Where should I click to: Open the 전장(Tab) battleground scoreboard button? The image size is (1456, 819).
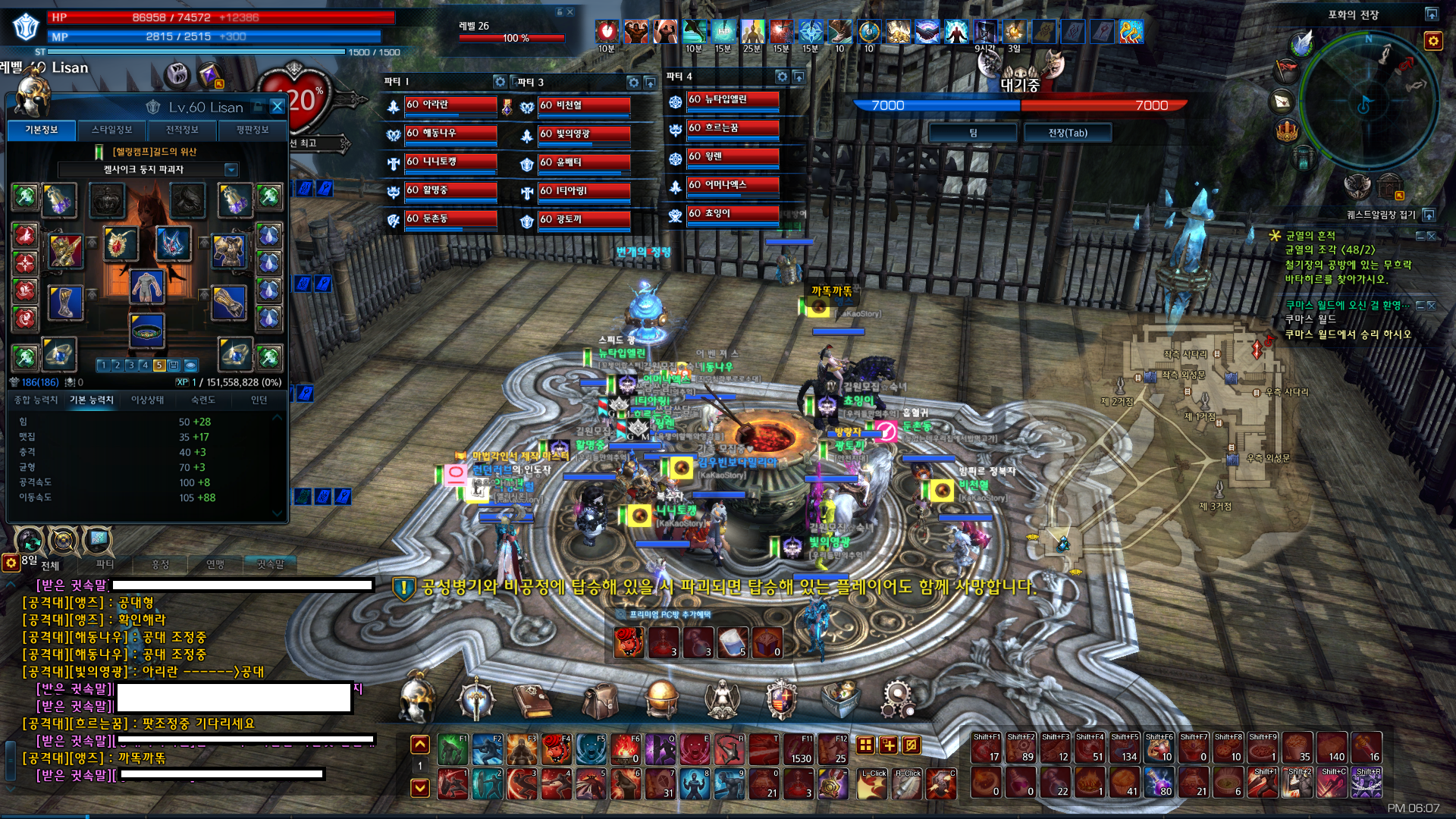[1068, 133]
